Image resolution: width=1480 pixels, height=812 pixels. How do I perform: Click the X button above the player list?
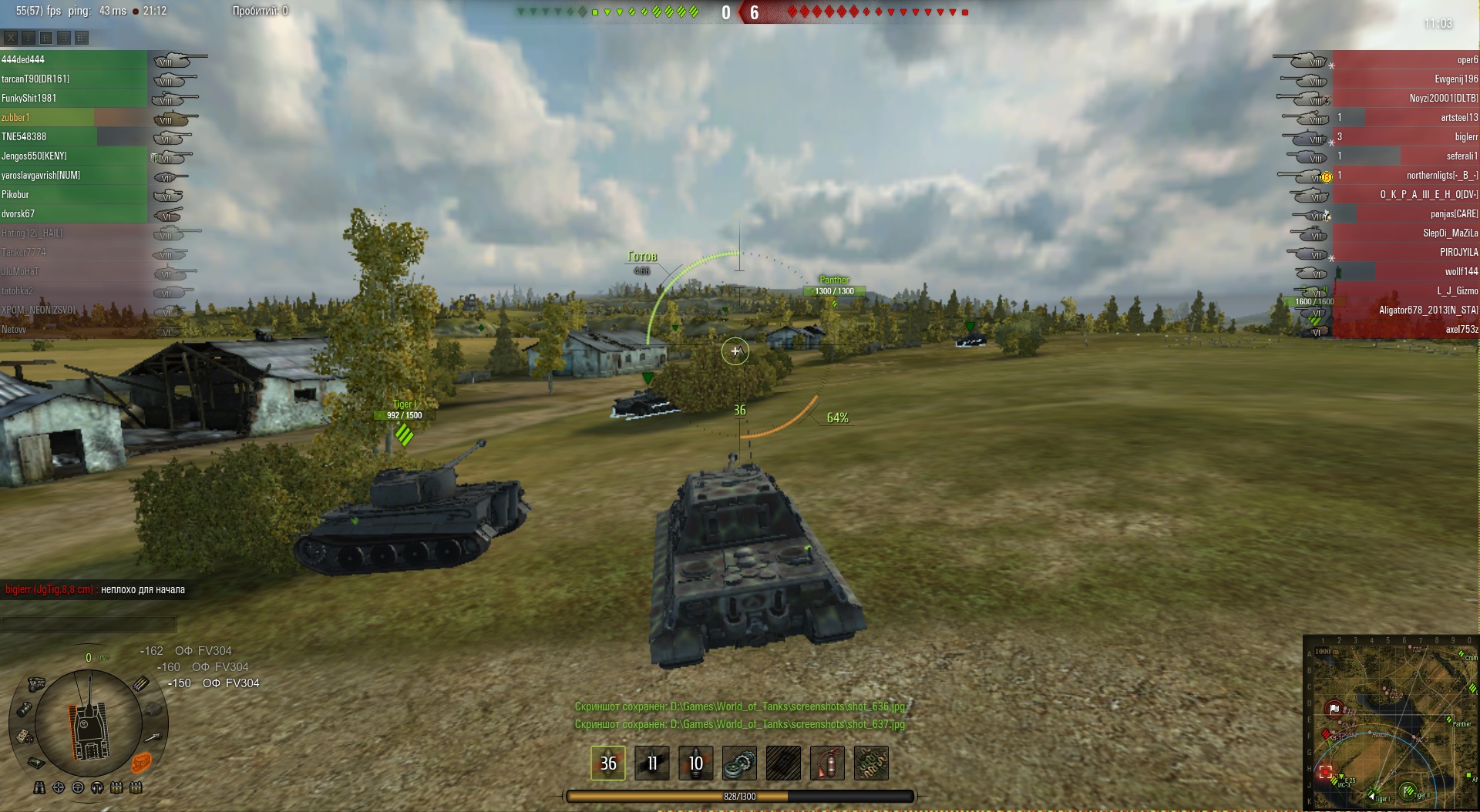pyautogui.click(x=11, y=37)
